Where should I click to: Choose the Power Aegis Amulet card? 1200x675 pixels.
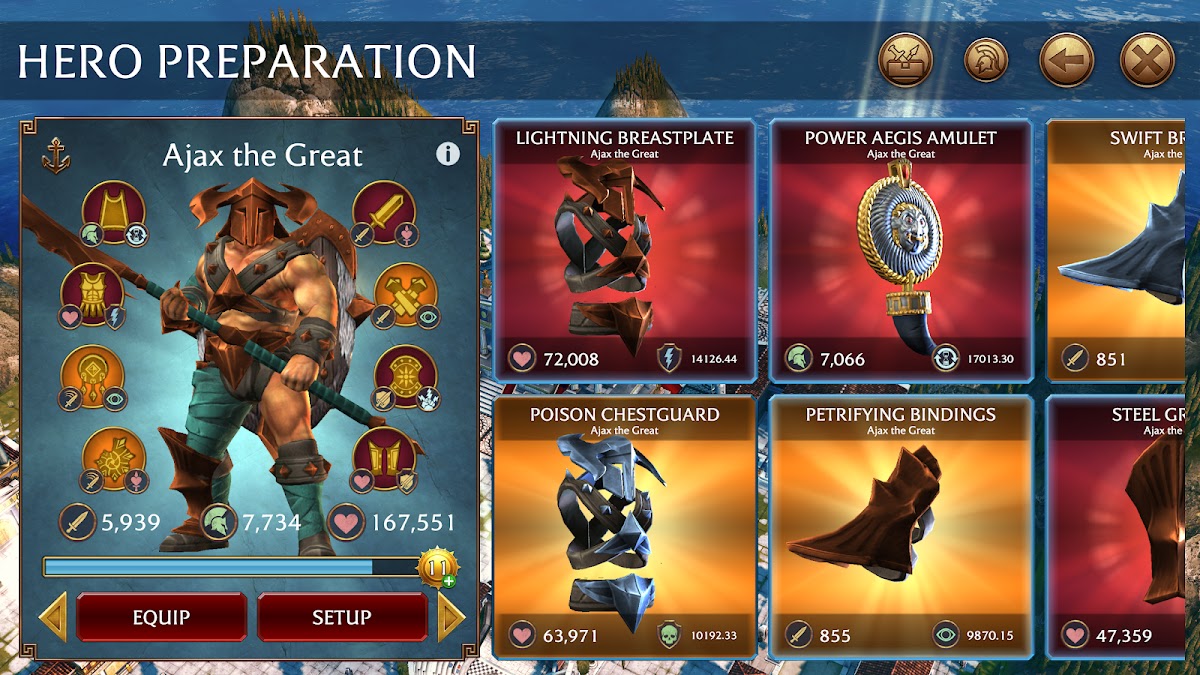[x=900, y=252]
